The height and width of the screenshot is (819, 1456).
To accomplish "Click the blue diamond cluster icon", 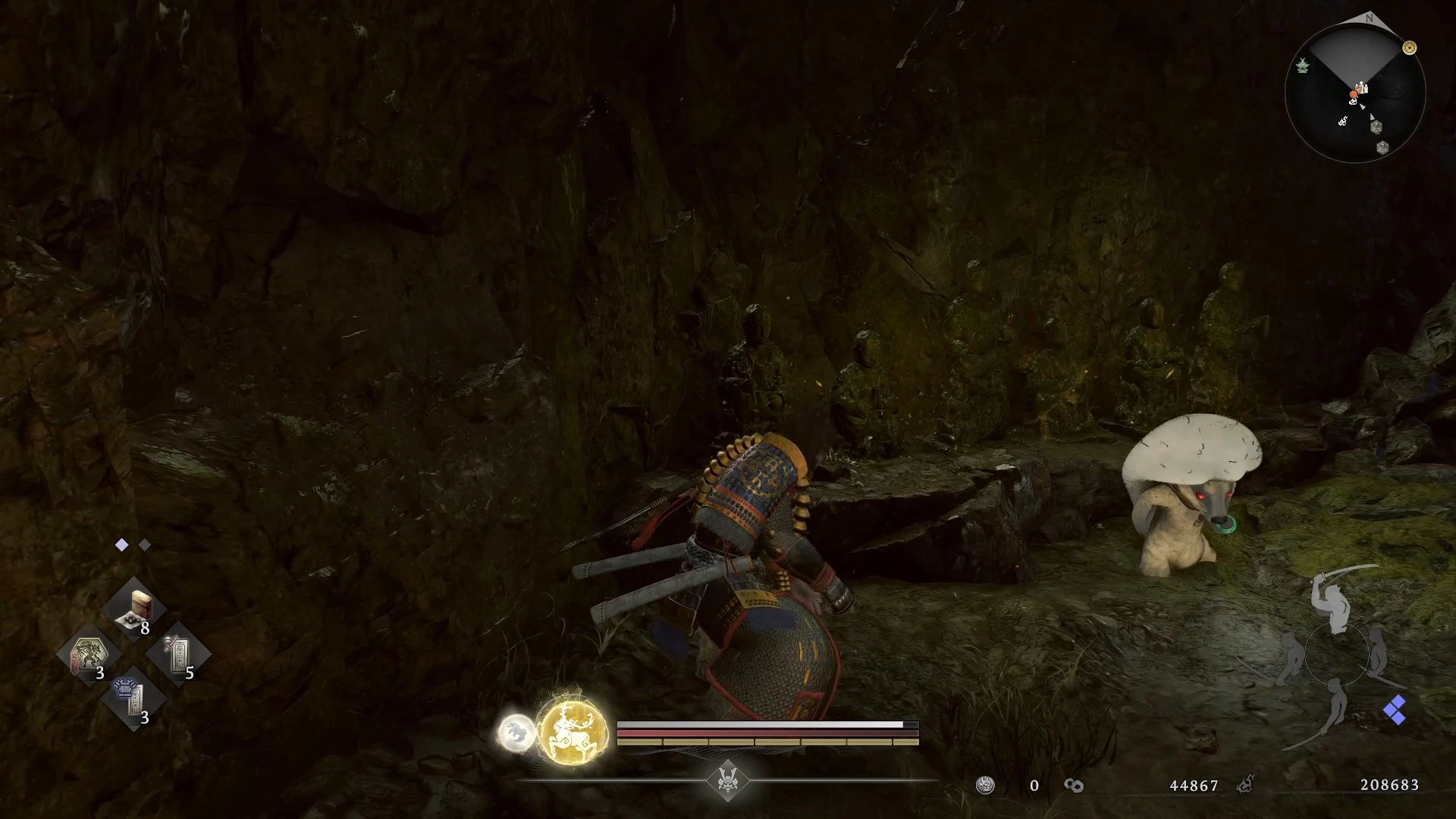I will (1395, 711).
